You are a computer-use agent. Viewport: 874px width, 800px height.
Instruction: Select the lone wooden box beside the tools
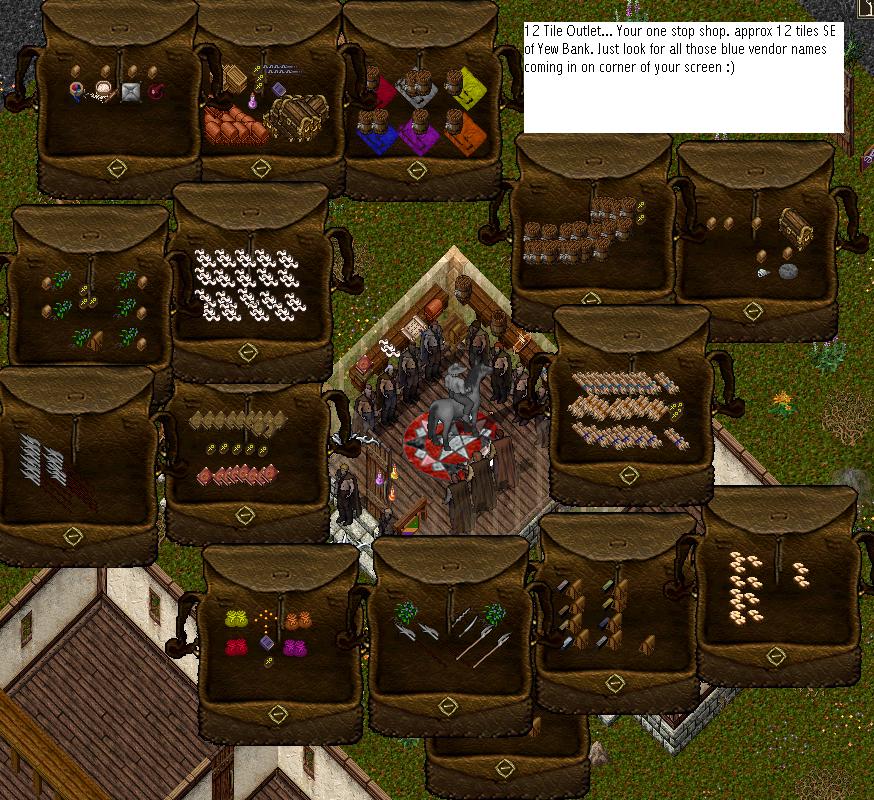click(647, 643)
